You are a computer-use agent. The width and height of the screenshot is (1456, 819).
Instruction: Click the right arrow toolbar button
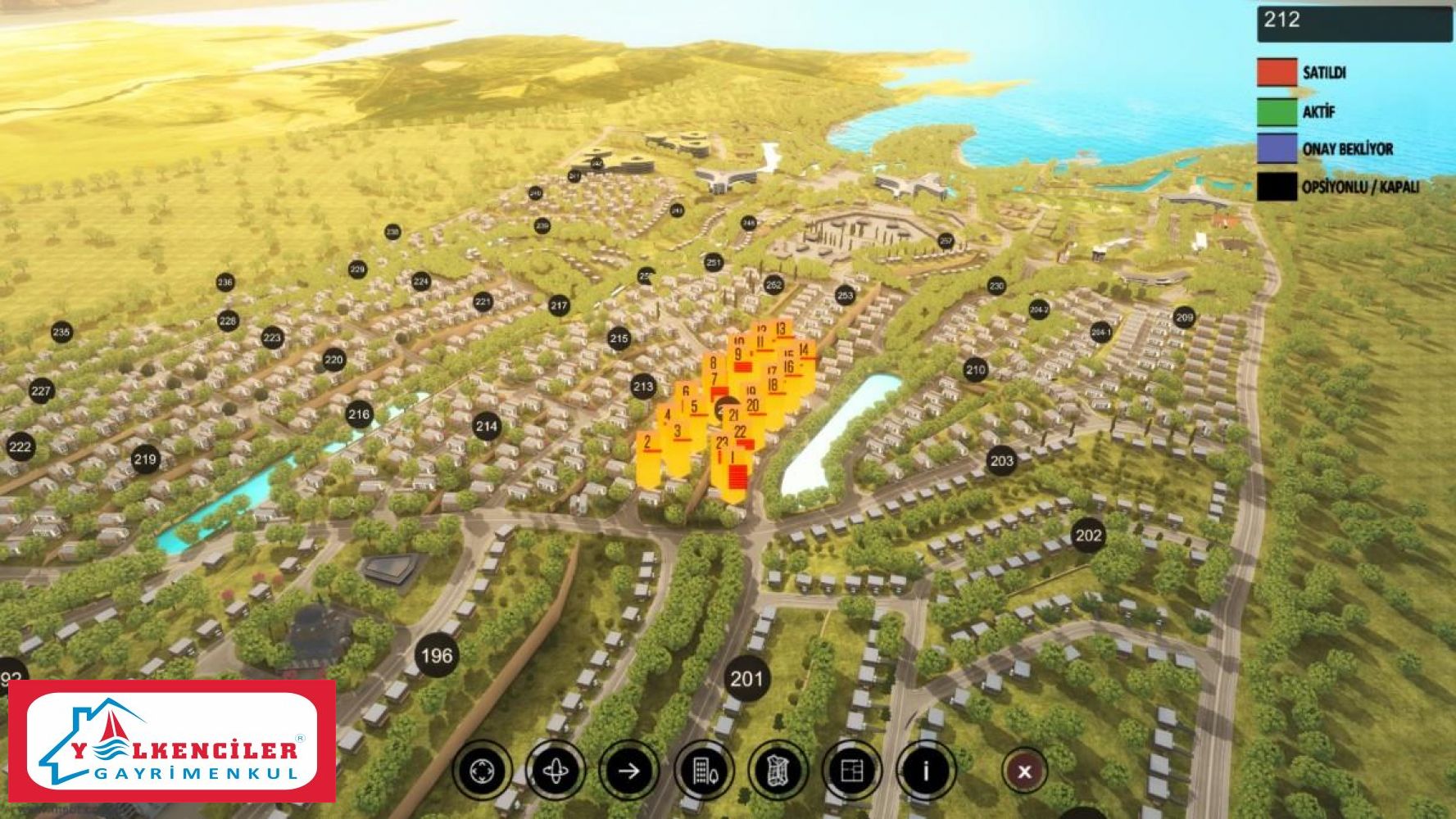pos(629,771)
